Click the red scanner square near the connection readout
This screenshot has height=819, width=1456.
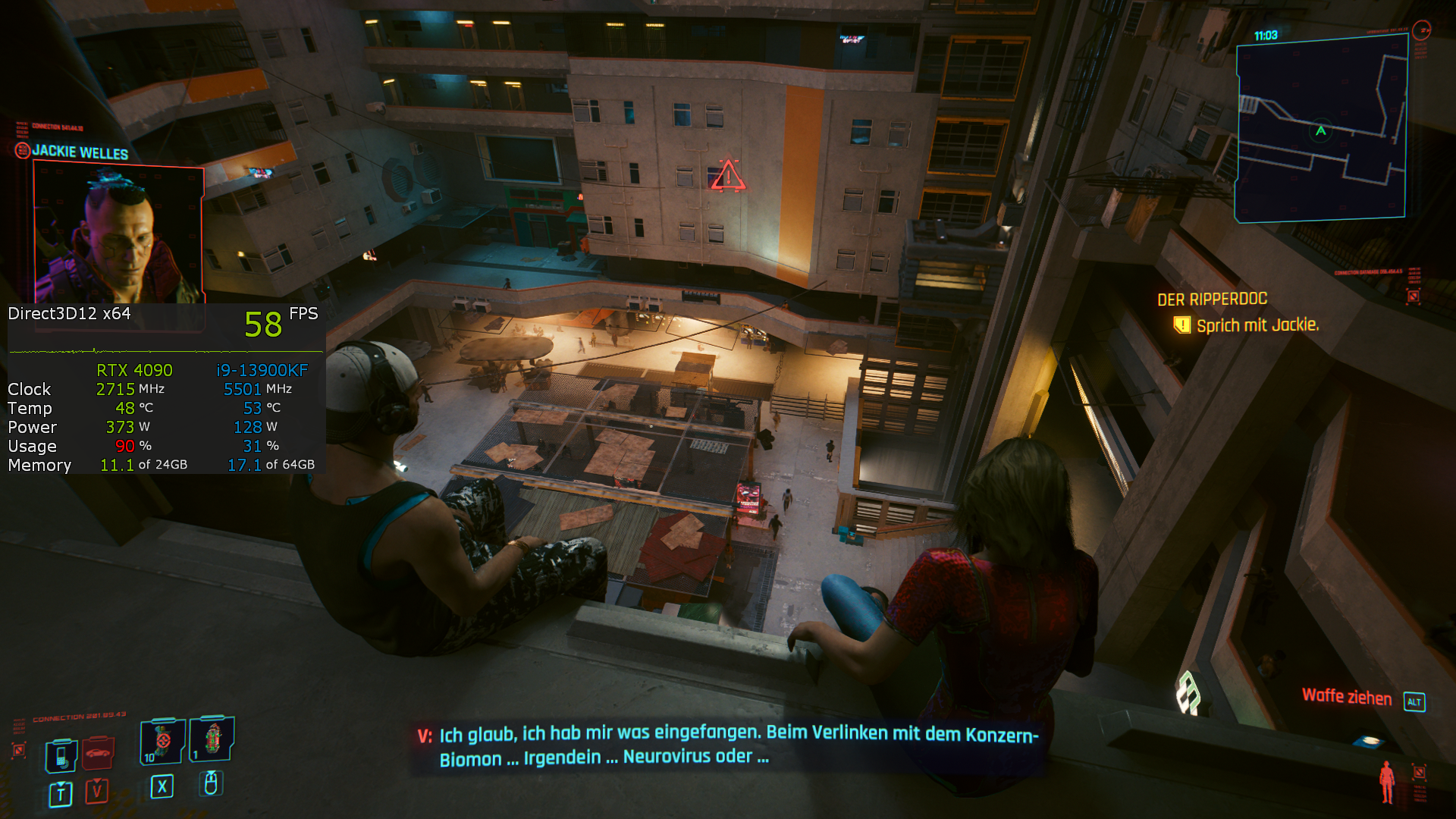(x=19, y=750)
